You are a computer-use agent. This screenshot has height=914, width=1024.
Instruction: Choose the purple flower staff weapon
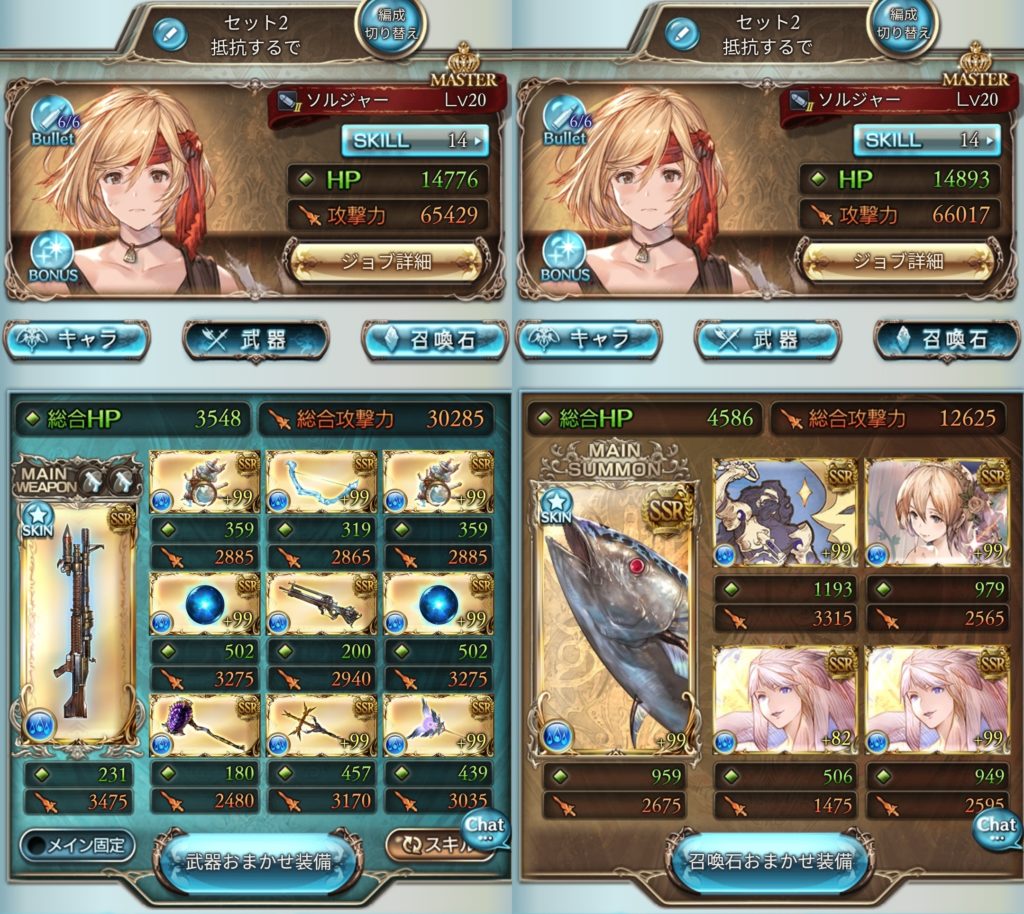coord(204,726)
